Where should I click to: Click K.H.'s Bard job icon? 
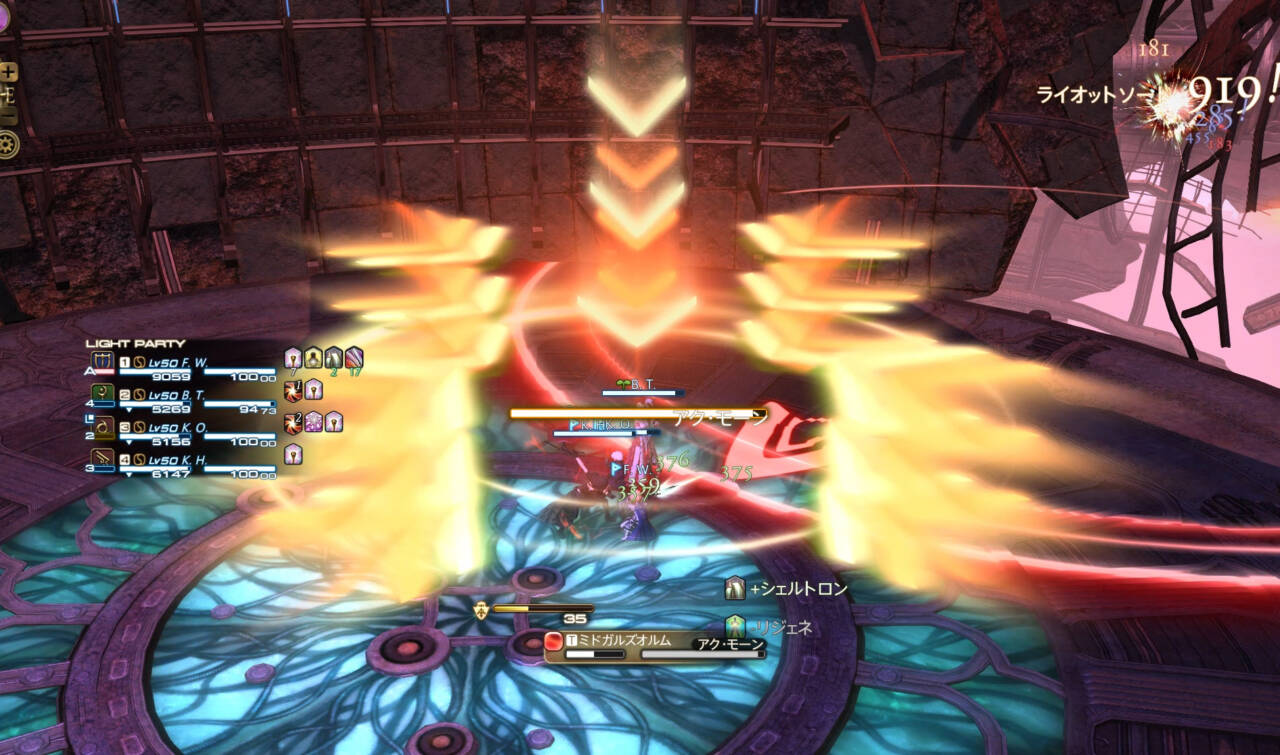pos(101,457)
